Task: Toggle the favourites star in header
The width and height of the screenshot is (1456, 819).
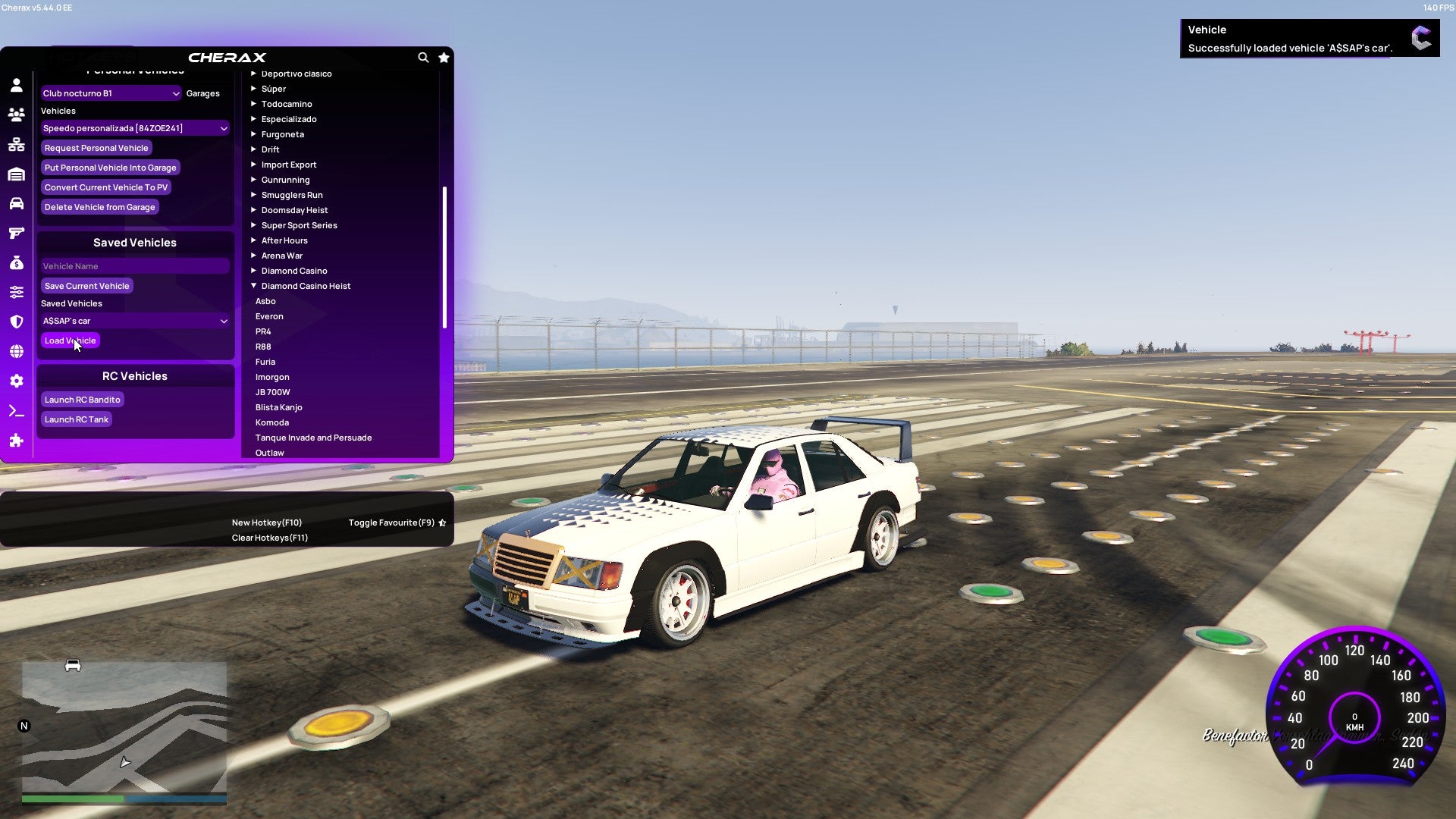Action: (x=444, y=58)
